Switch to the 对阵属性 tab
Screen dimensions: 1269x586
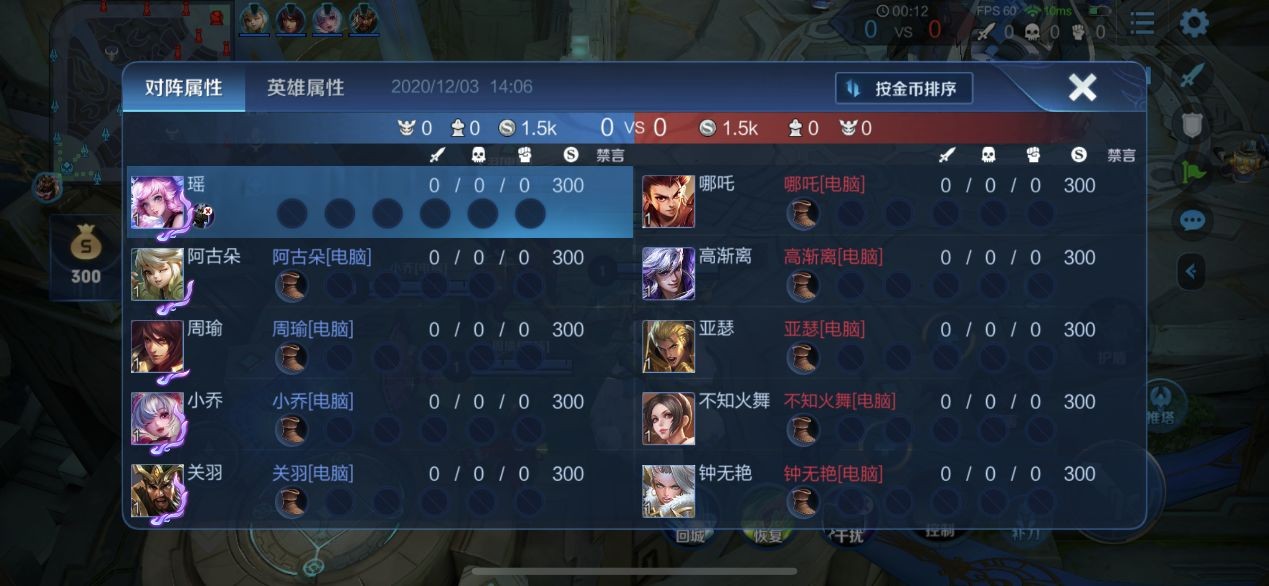click(183, 88)
